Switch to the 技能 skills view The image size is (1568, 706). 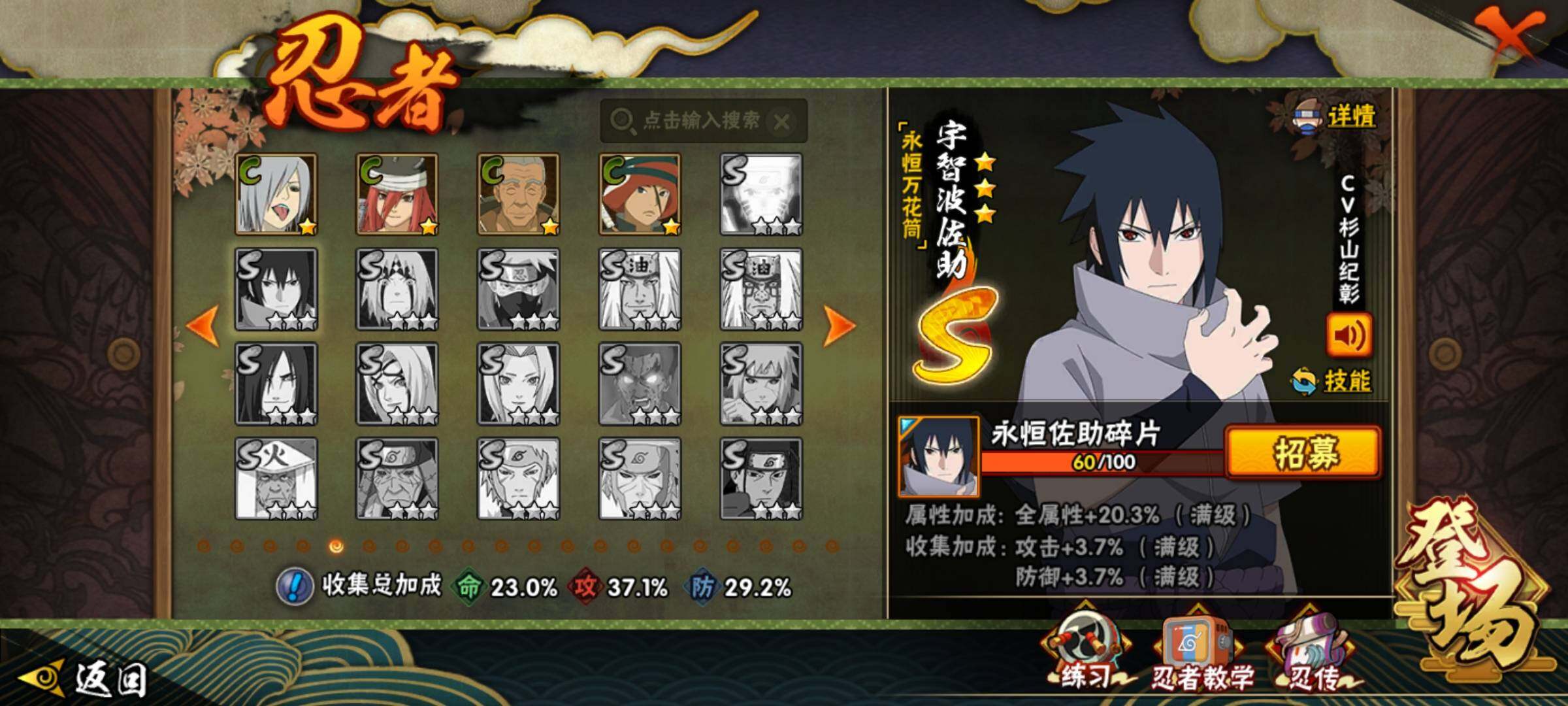point(1333,381)
